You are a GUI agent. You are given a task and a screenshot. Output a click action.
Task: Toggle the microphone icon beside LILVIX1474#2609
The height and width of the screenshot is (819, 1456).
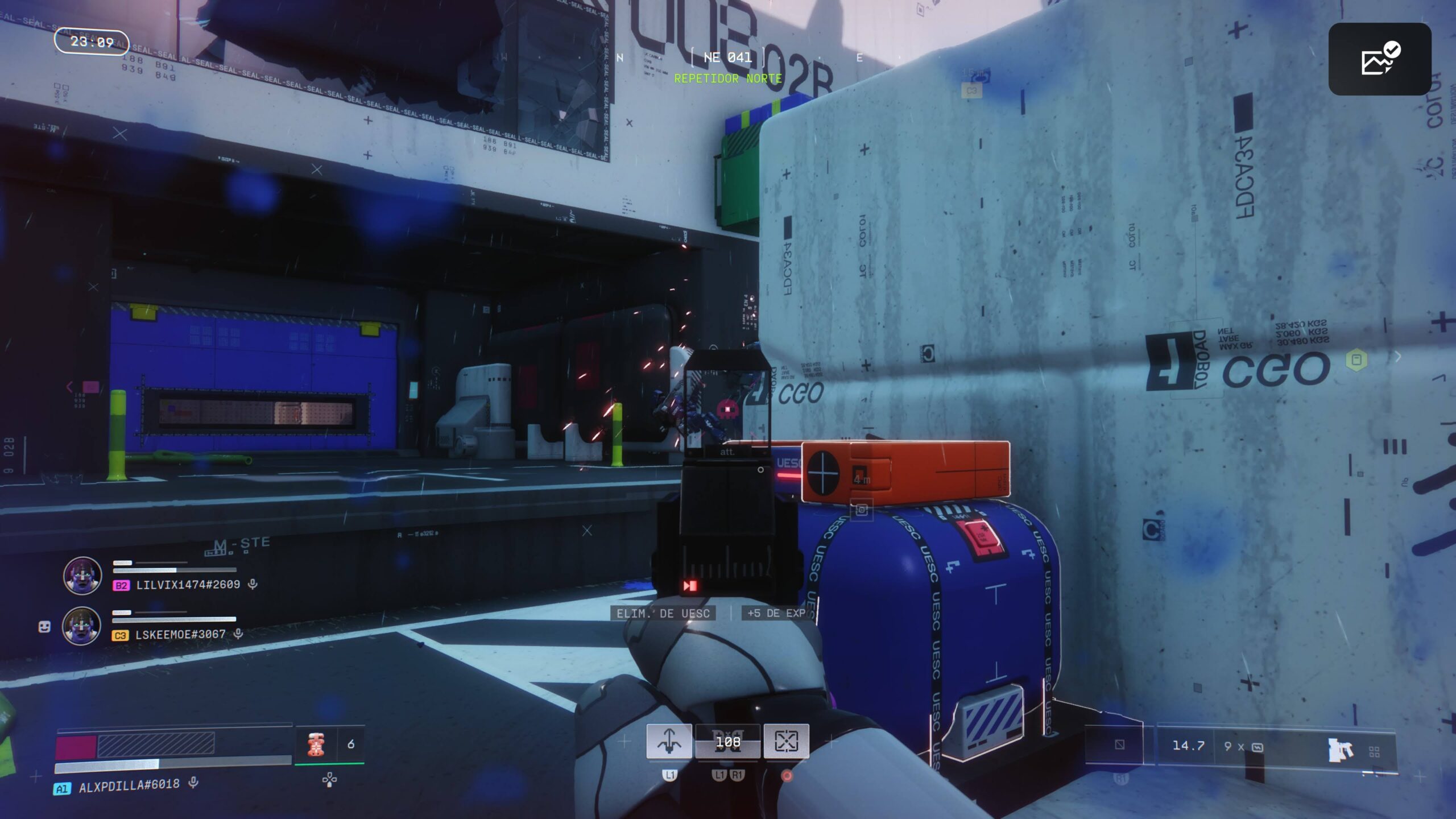[x=253, y=584]
